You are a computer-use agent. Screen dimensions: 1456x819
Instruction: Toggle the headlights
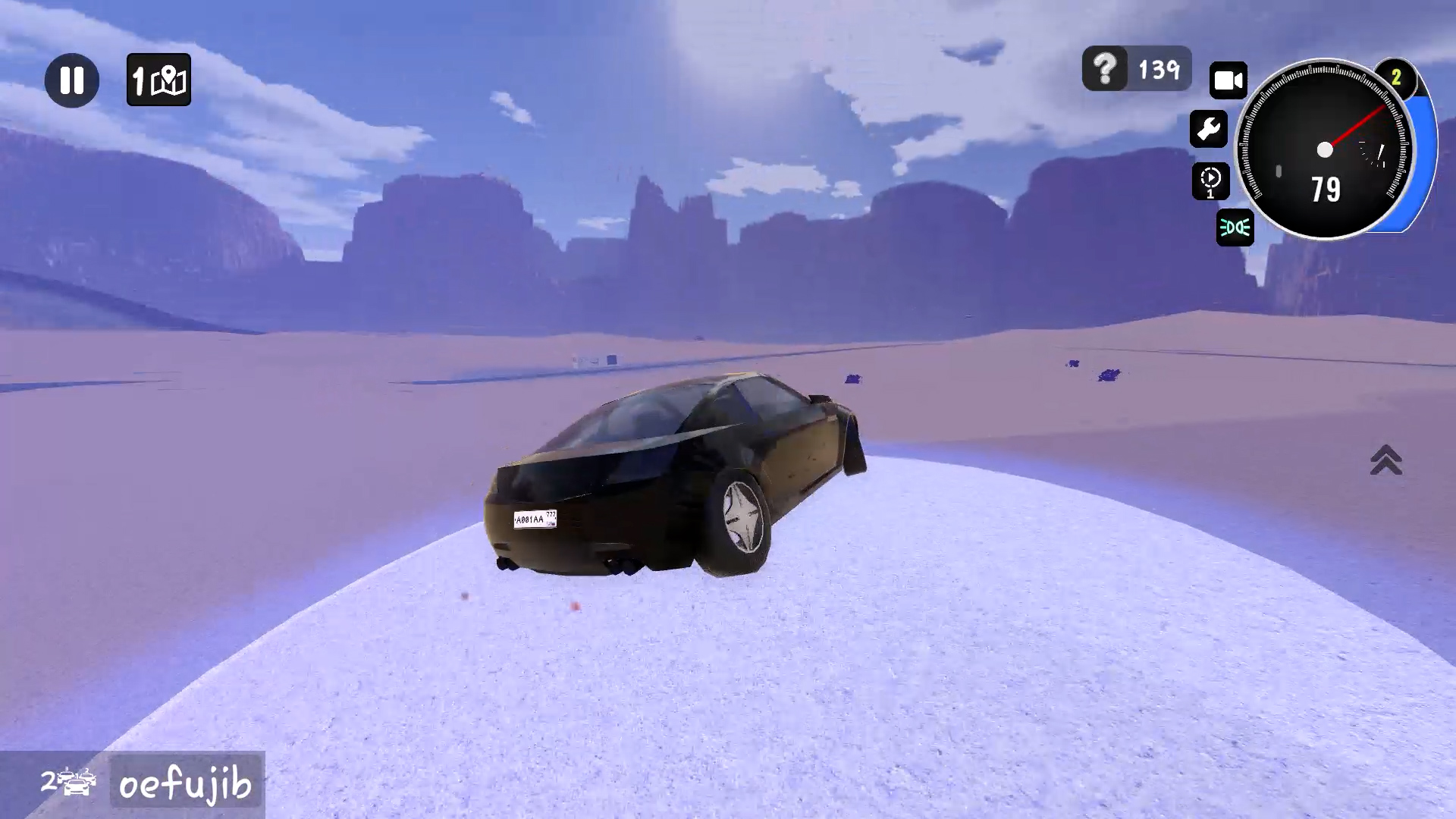1235,228
